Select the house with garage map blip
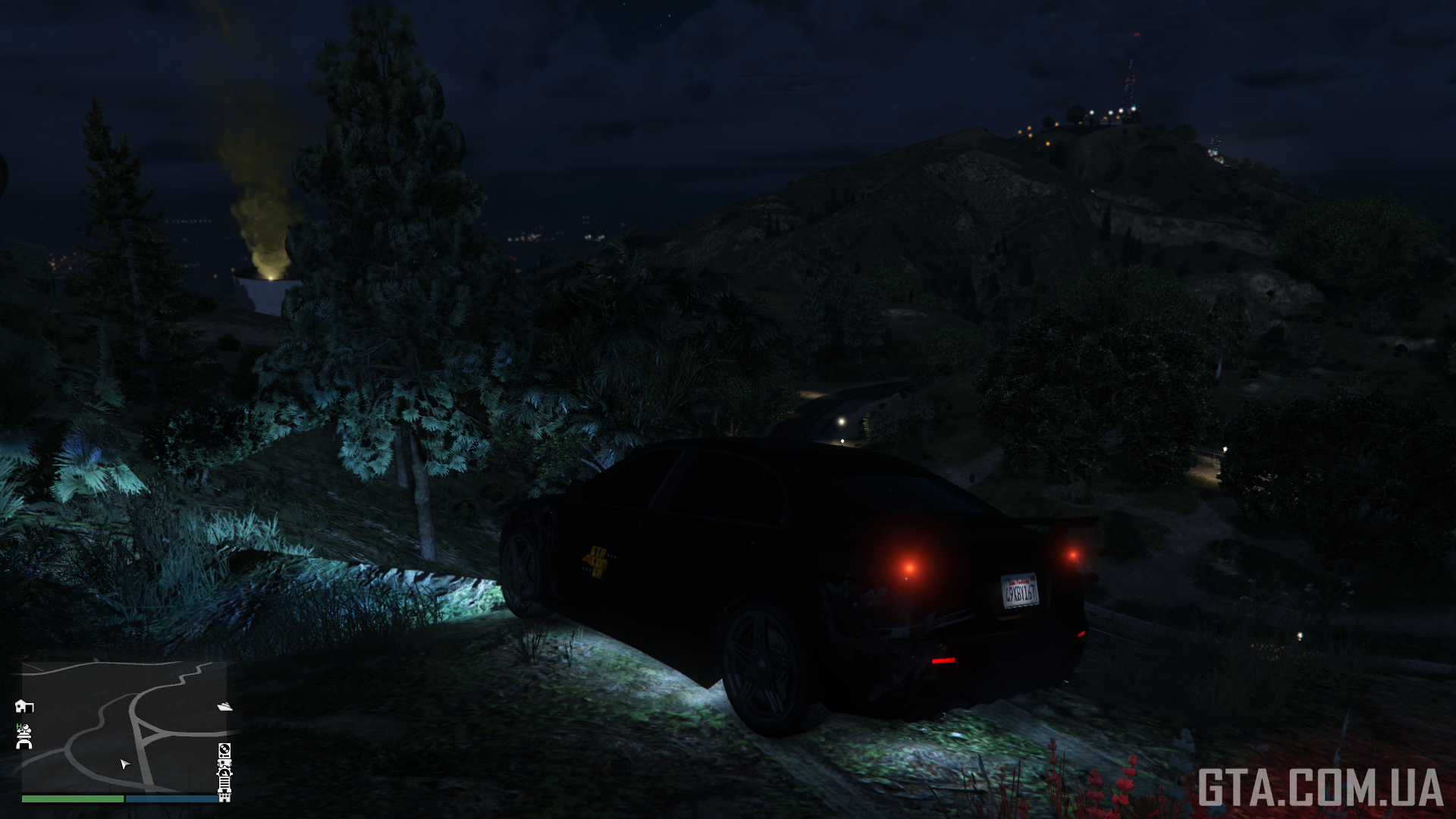The height and width of the screenshot is (819, 1456). click(x=24, y=706)
